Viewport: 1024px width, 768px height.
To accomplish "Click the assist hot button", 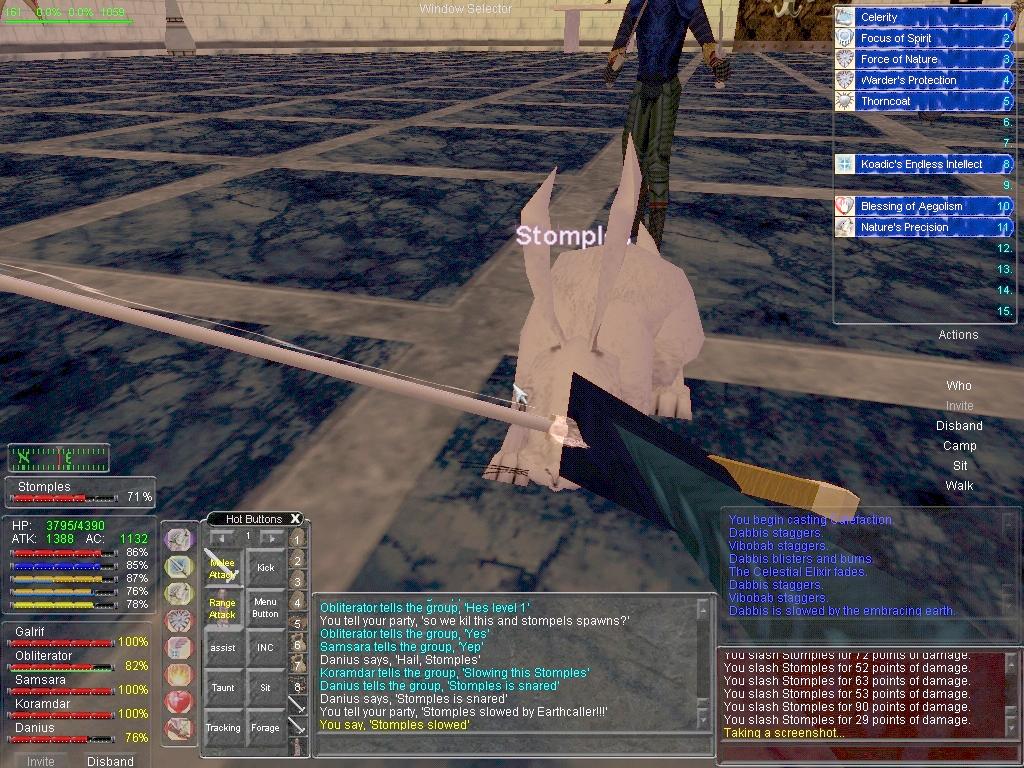I will 222,648.
